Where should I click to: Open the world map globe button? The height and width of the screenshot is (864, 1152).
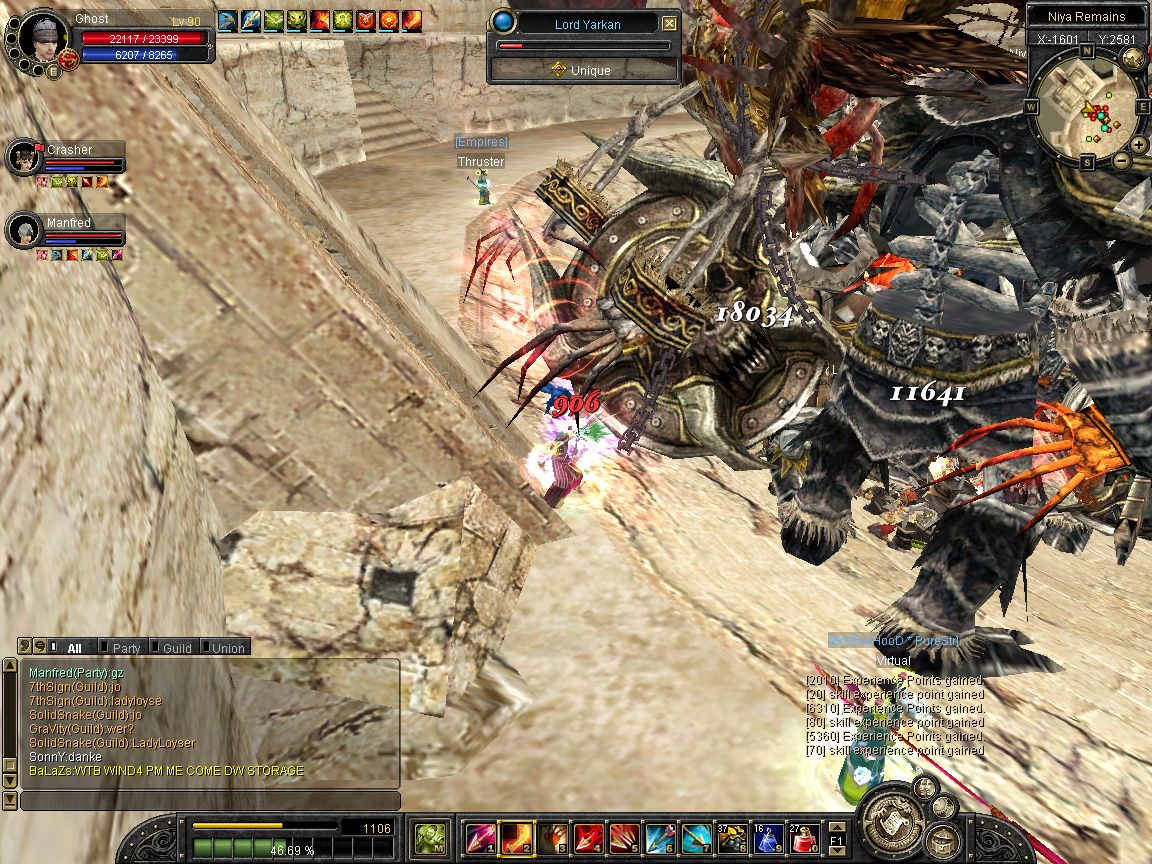tap(1133, 58)
